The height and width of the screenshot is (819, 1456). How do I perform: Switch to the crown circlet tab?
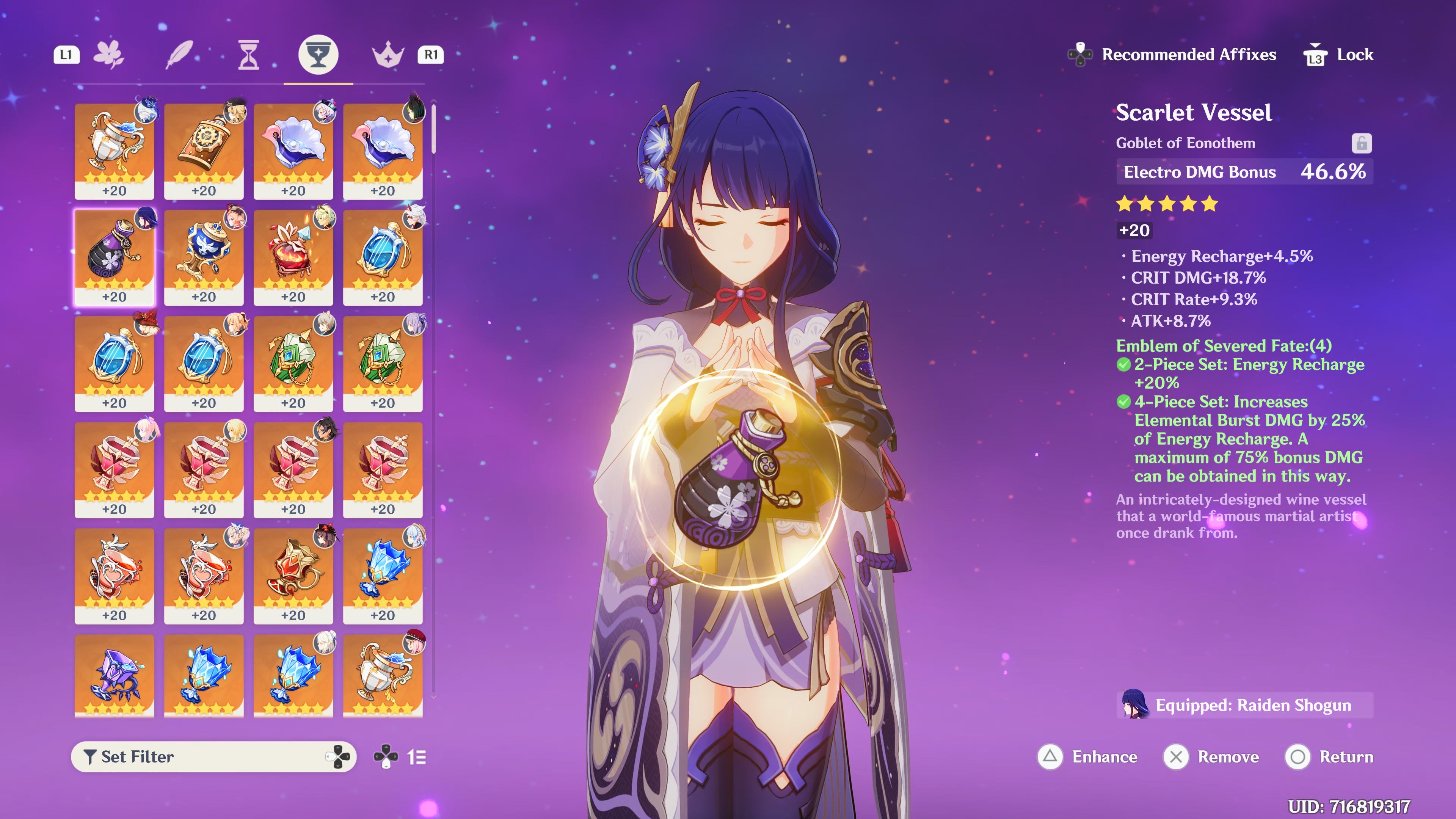click(x=388, y=55)
